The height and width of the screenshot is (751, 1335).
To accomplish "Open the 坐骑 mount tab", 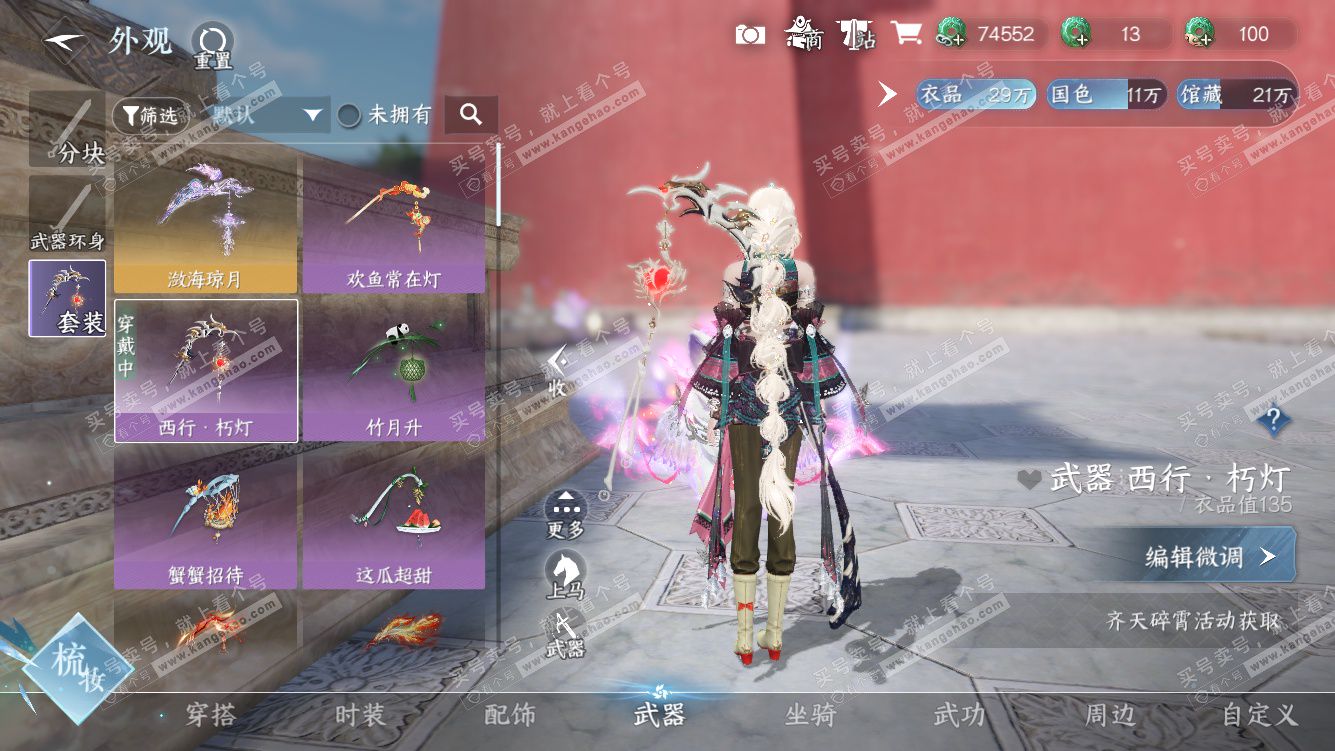I will coord(810,714).
